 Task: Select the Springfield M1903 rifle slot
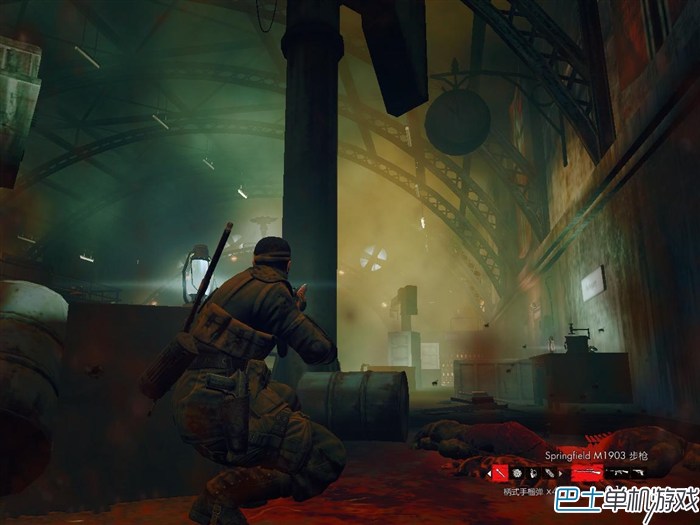[587, 471]
